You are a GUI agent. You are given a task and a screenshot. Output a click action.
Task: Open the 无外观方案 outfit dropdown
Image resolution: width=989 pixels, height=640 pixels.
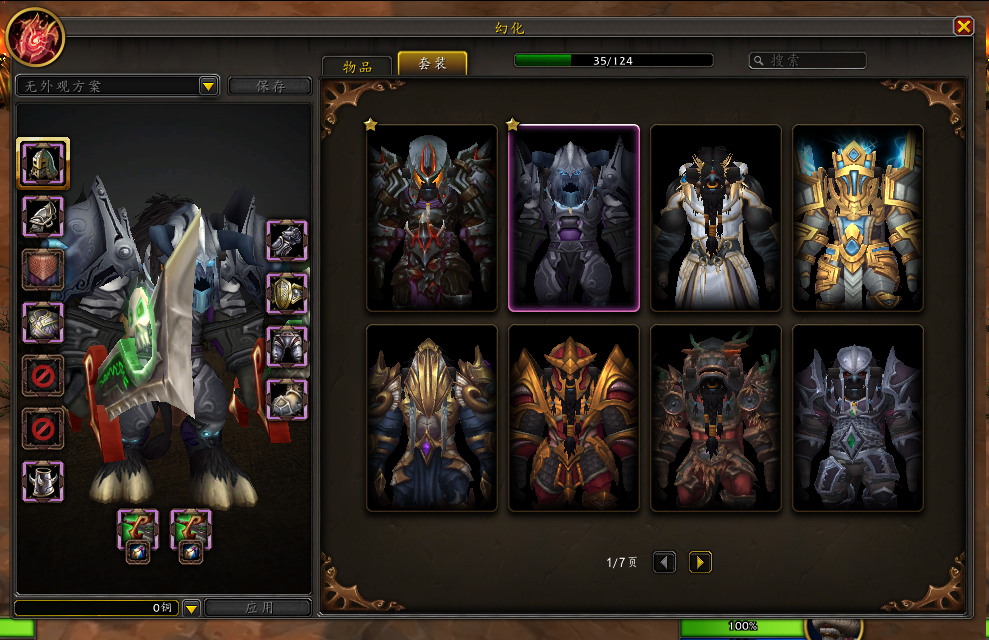[x=208, y=86]
